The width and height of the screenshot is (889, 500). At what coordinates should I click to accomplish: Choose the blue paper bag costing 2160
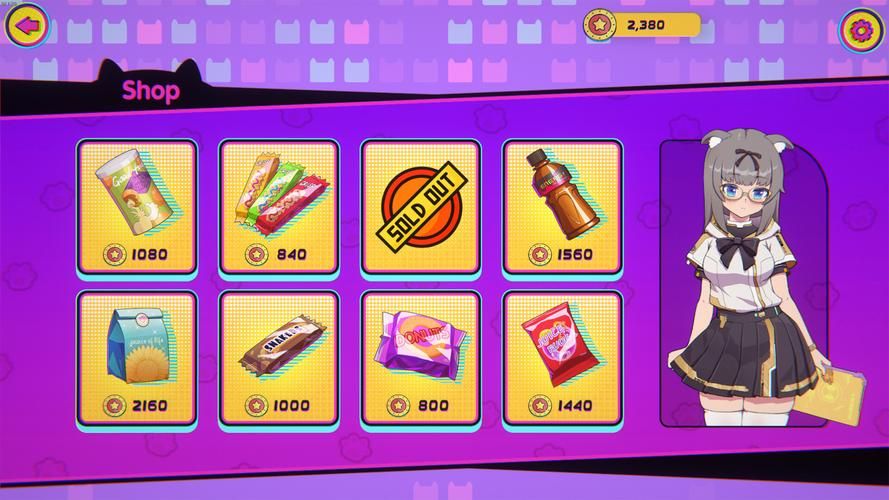pos(137,356)
